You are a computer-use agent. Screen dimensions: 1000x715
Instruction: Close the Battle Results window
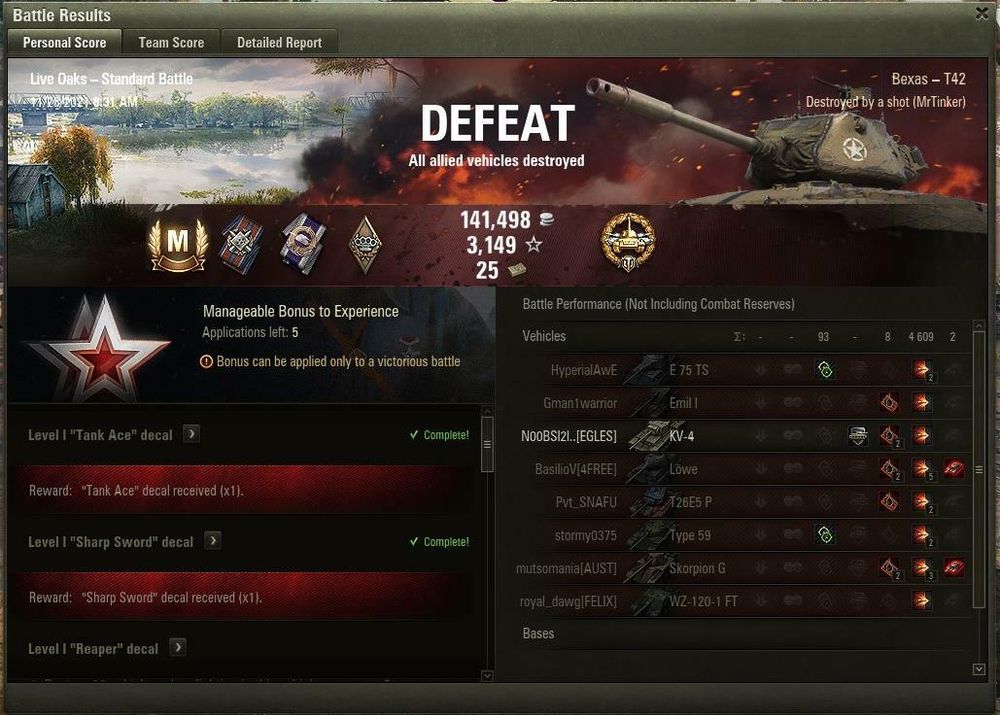pos(981,14)
